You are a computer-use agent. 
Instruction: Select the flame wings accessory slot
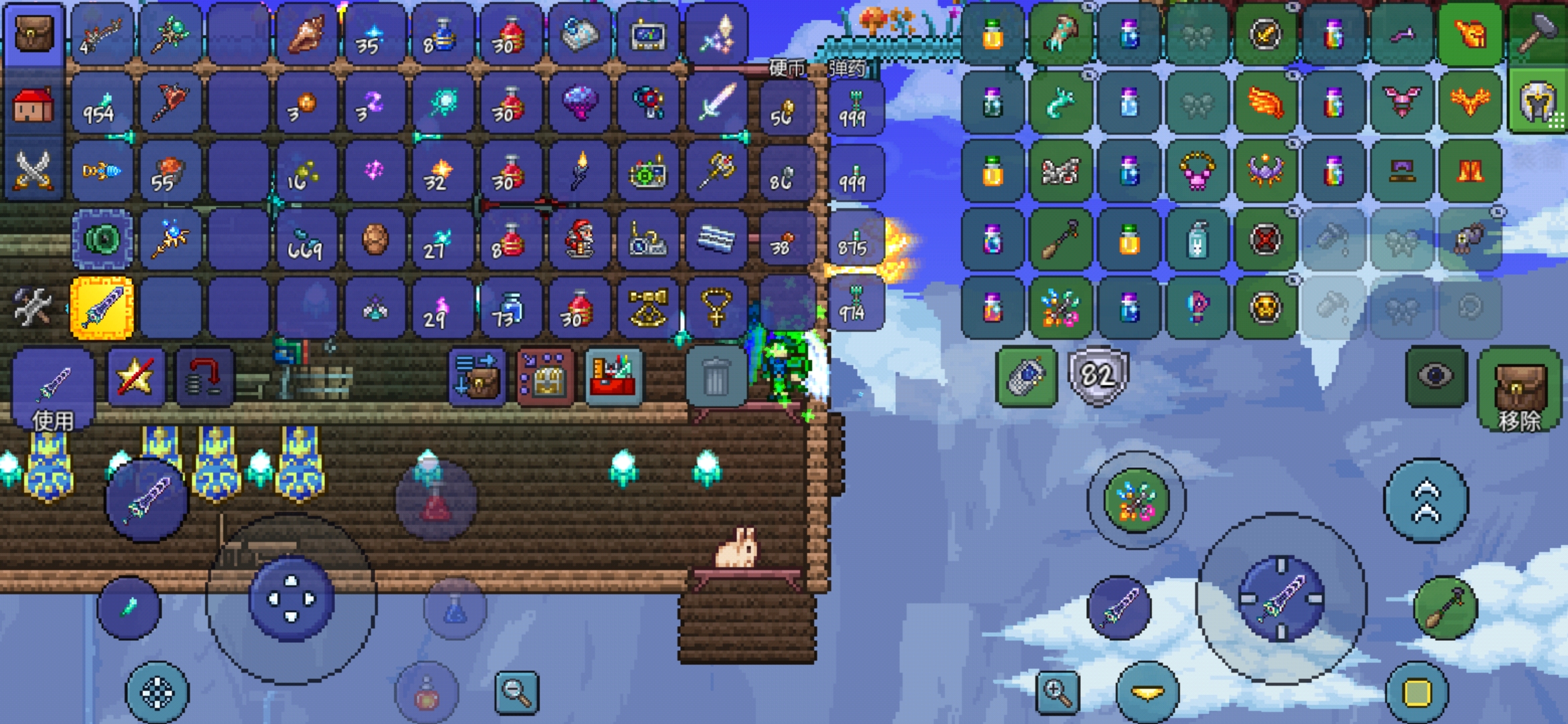point(1265,103)
